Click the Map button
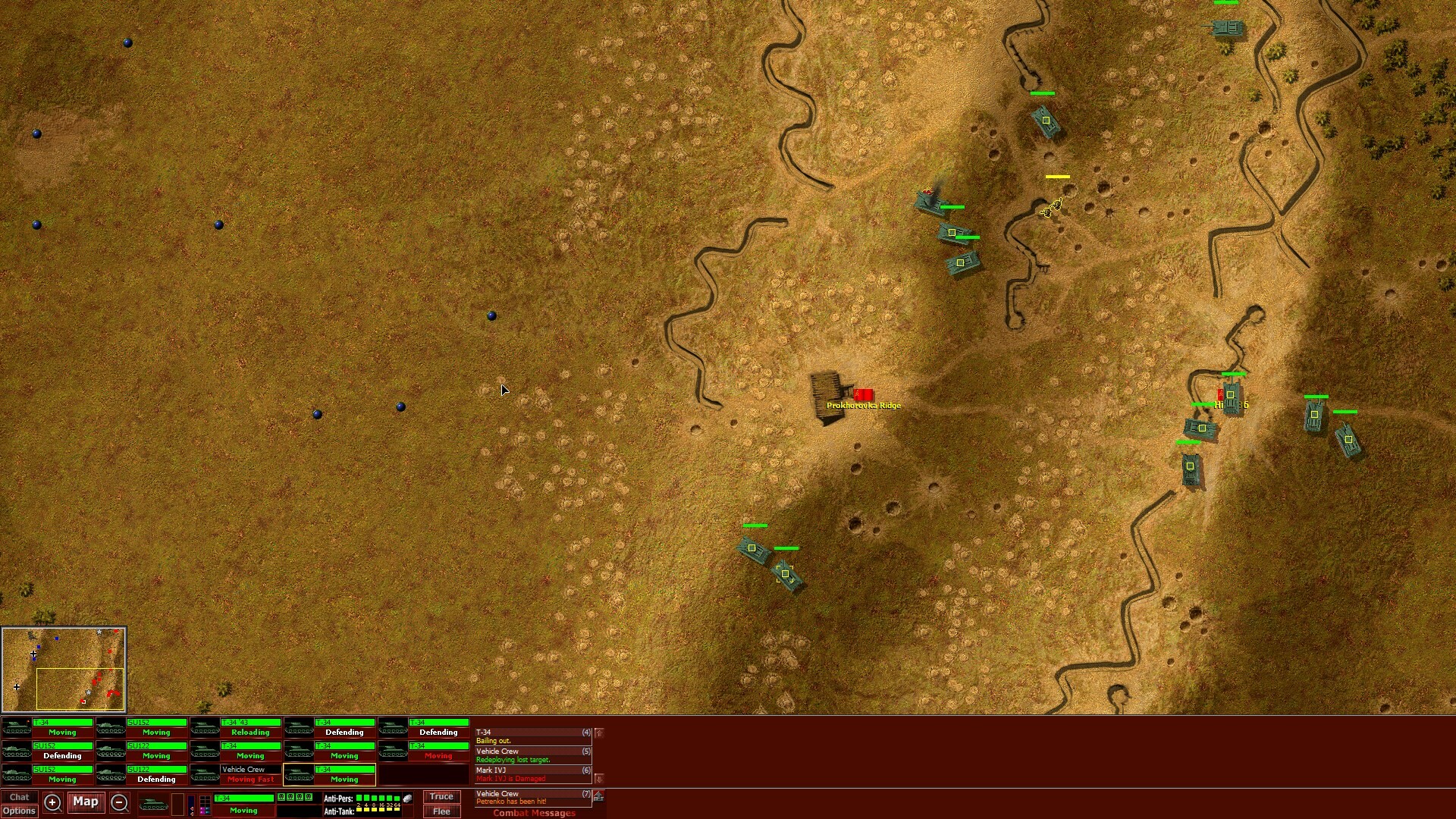Image resolution: width=1456 pixels, height=819 pixels. pos(85,803)
